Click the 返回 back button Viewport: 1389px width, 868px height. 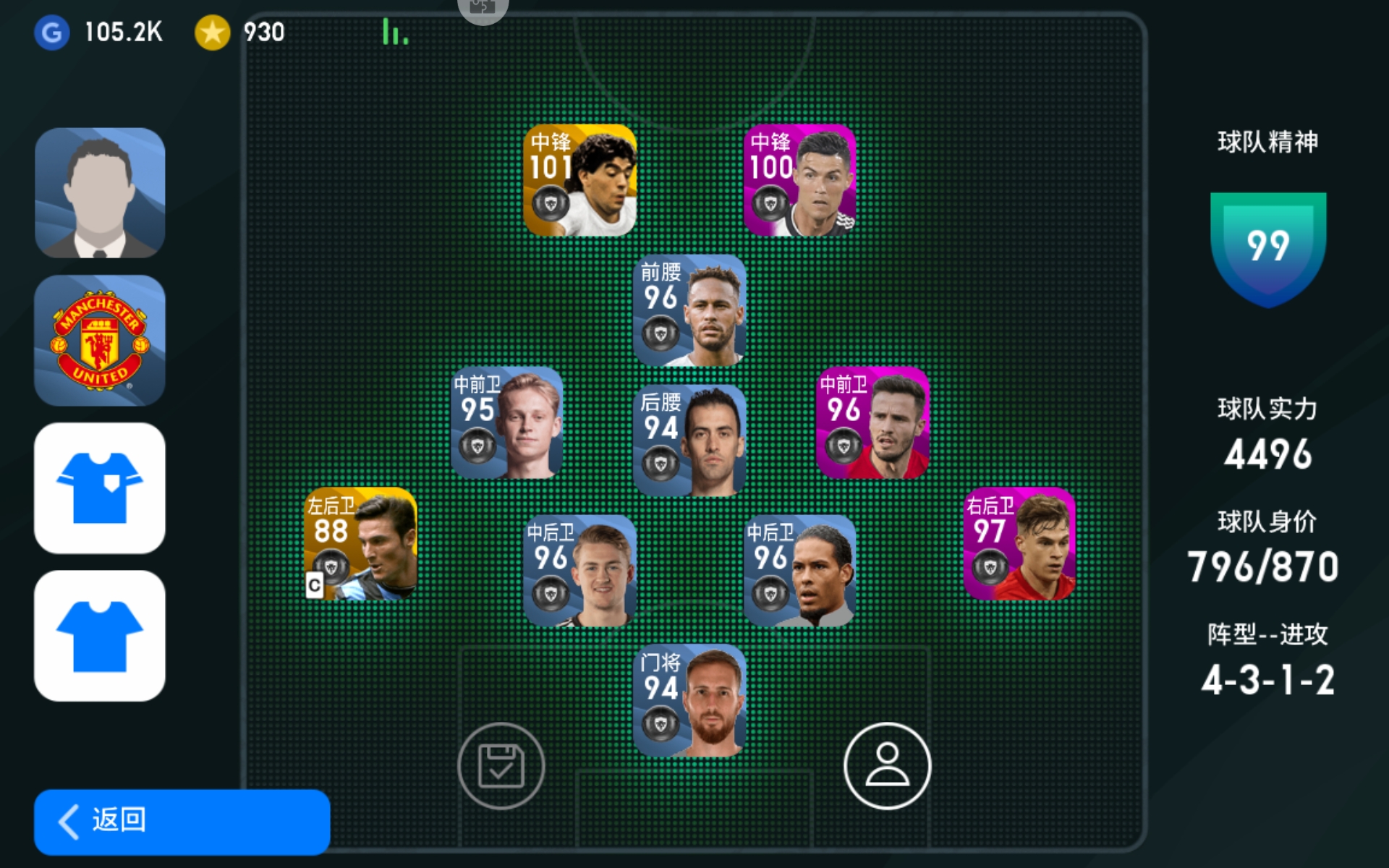pyautogui.click(x=182, y=822)
